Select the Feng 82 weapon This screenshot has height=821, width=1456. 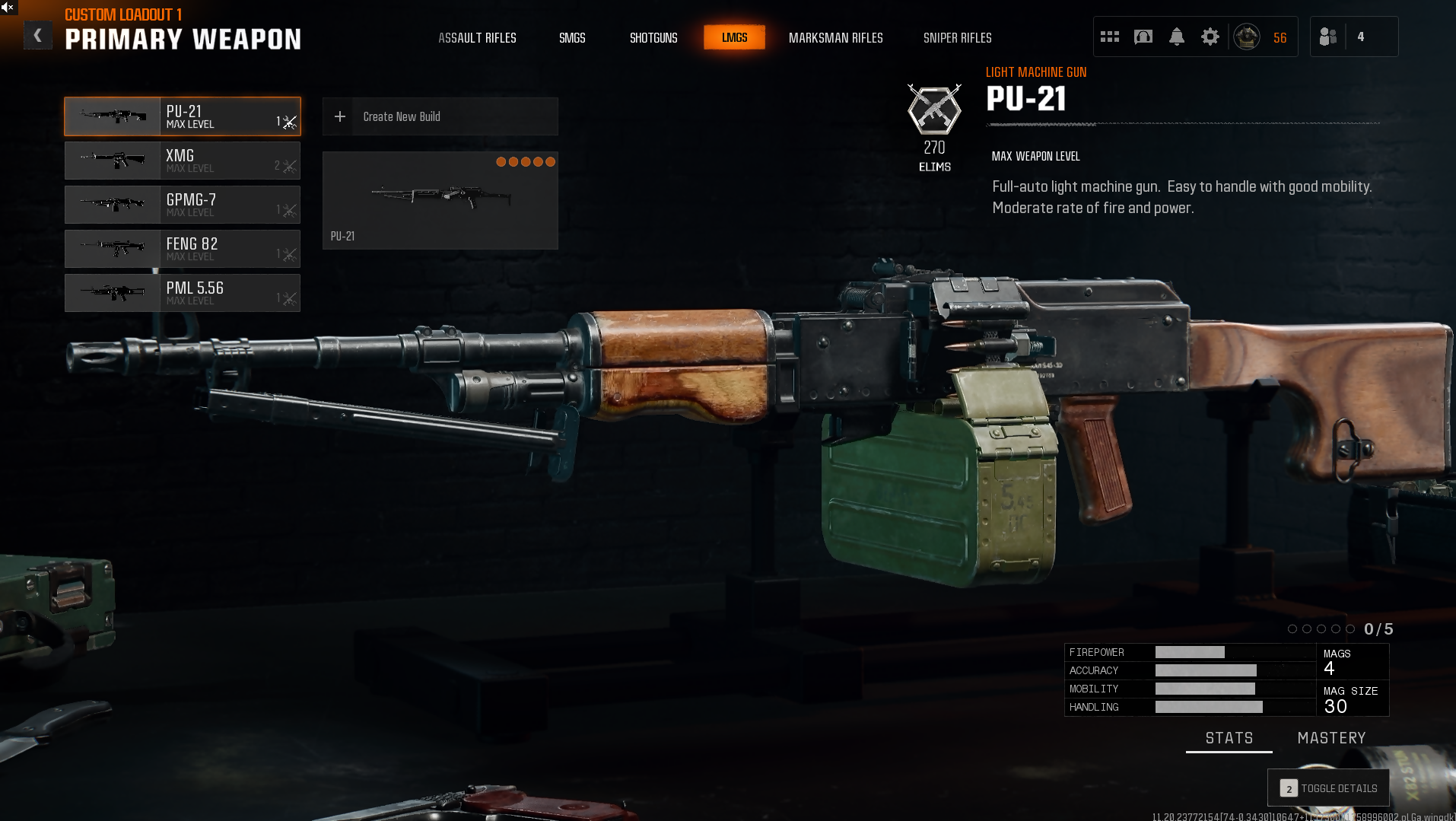point(183,249)
